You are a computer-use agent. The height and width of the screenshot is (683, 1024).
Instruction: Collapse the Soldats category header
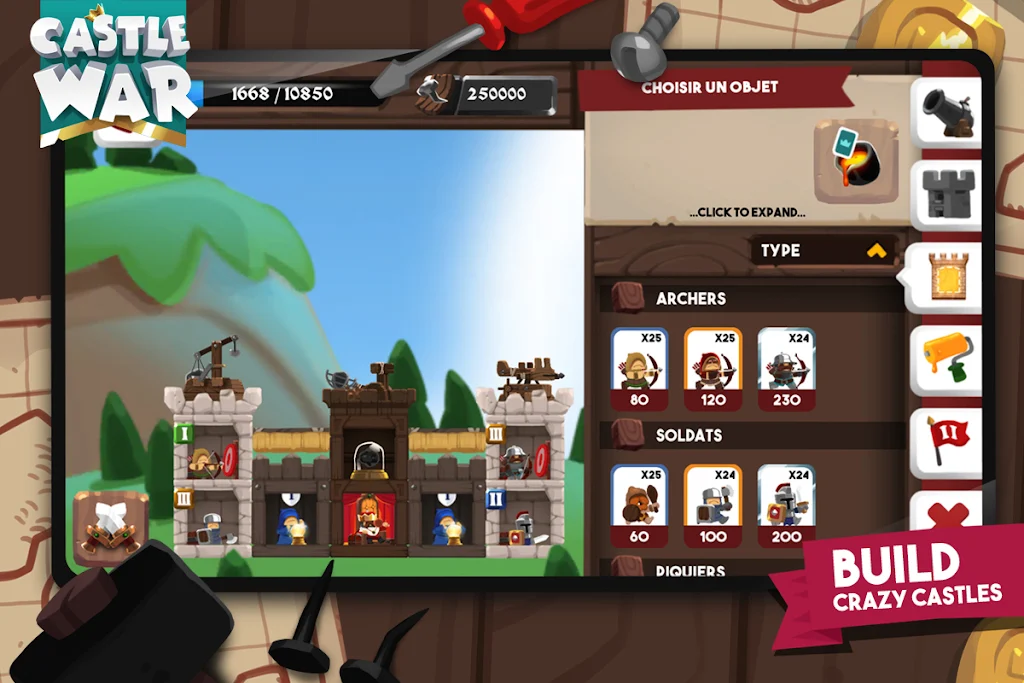tap(688, 435)
